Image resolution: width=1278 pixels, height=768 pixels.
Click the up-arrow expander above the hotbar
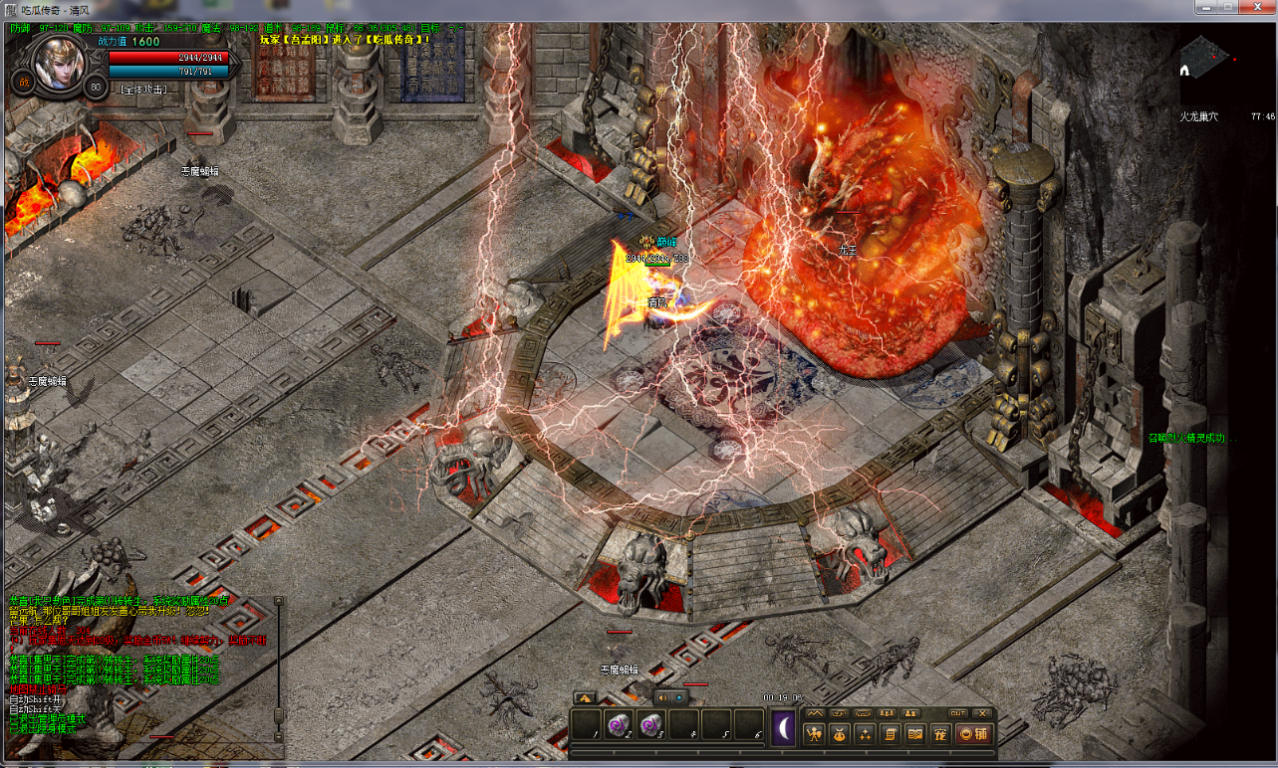click(585, 697)
